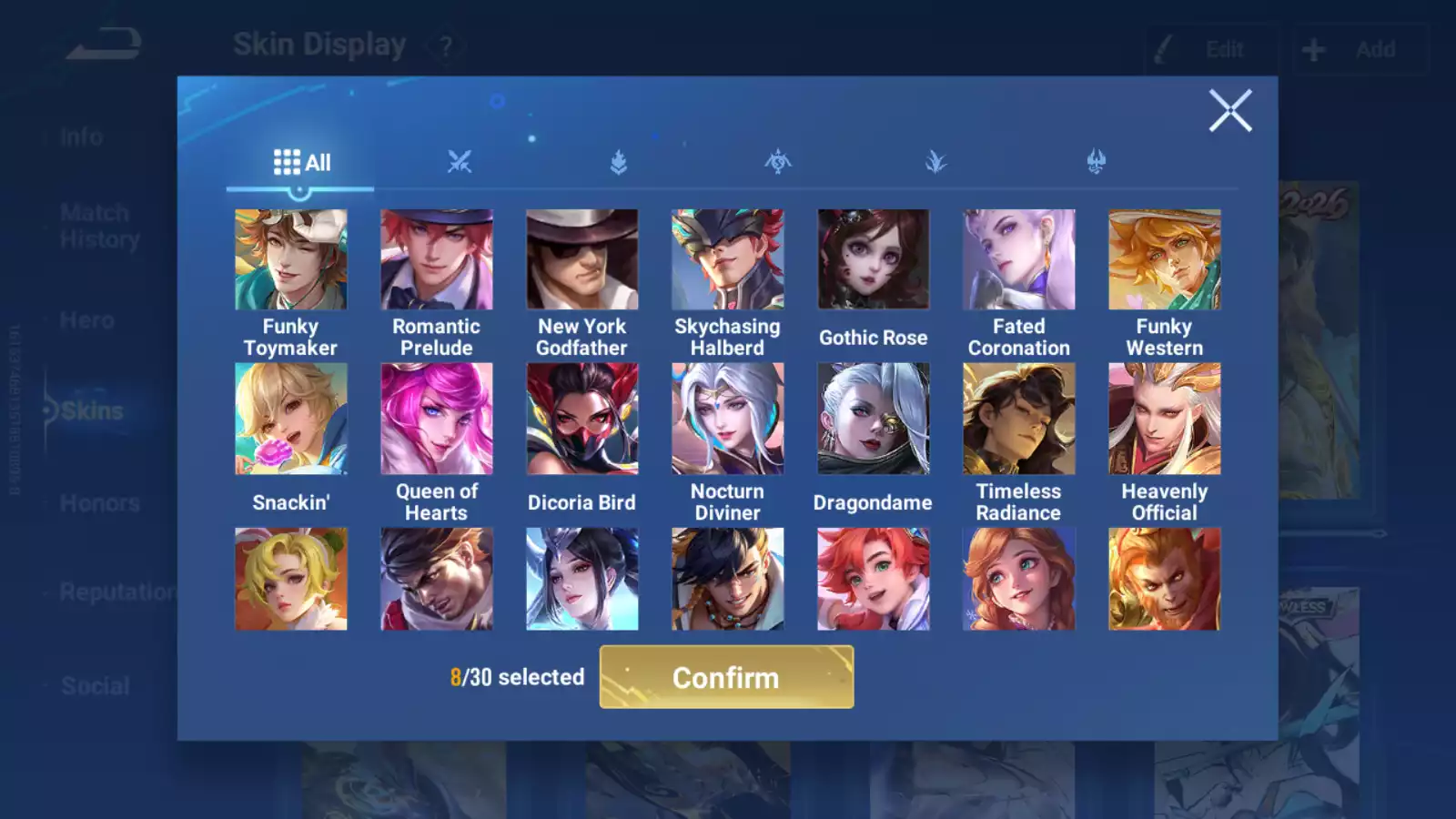The width and height of the screenshot is (1456, 819).
Task: Select the golden monkey skin portrait
Action: coord(1164,579)
